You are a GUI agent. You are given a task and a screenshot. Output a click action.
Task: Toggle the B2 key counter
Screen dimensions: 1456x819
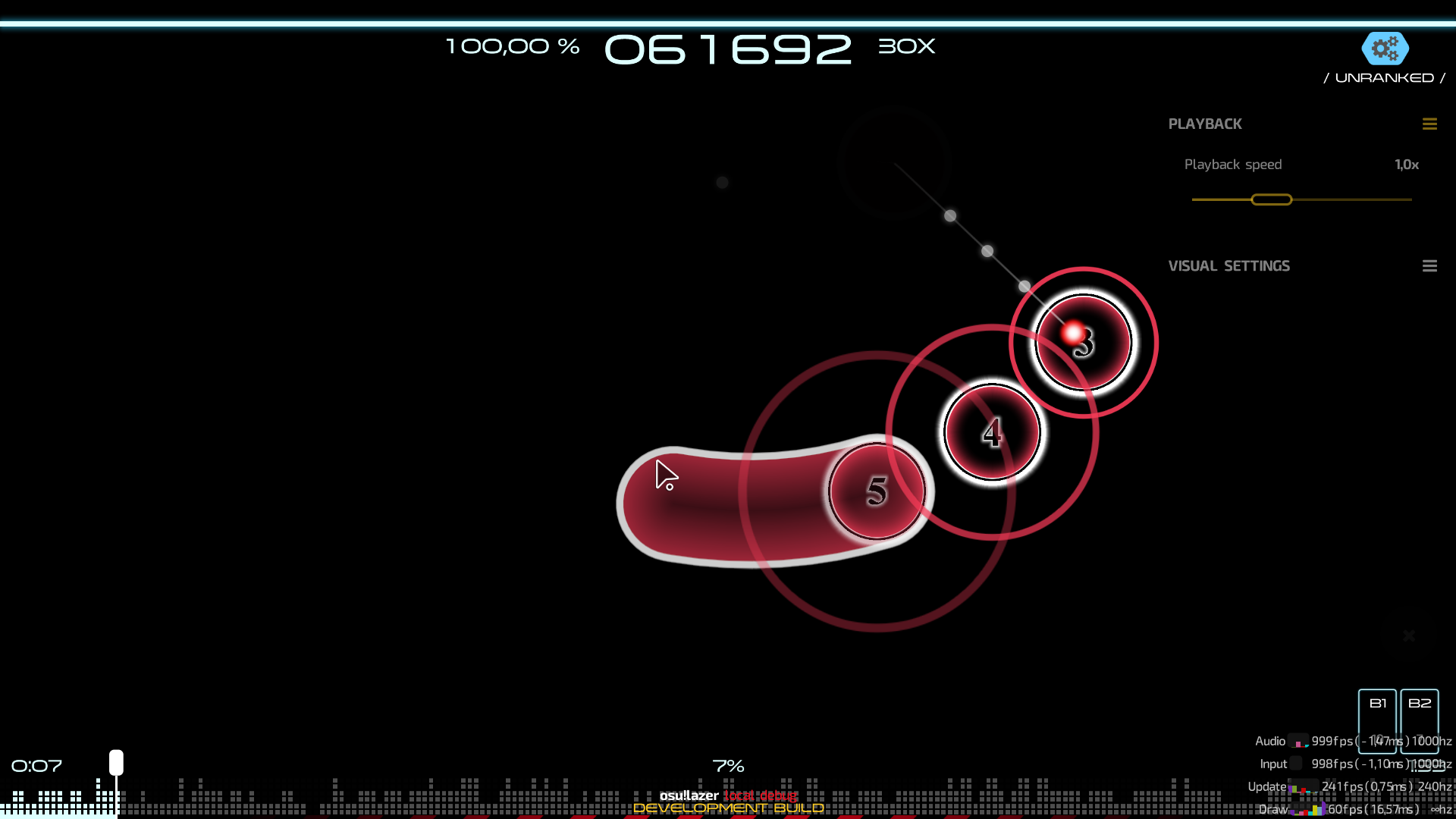(1420, 721)
